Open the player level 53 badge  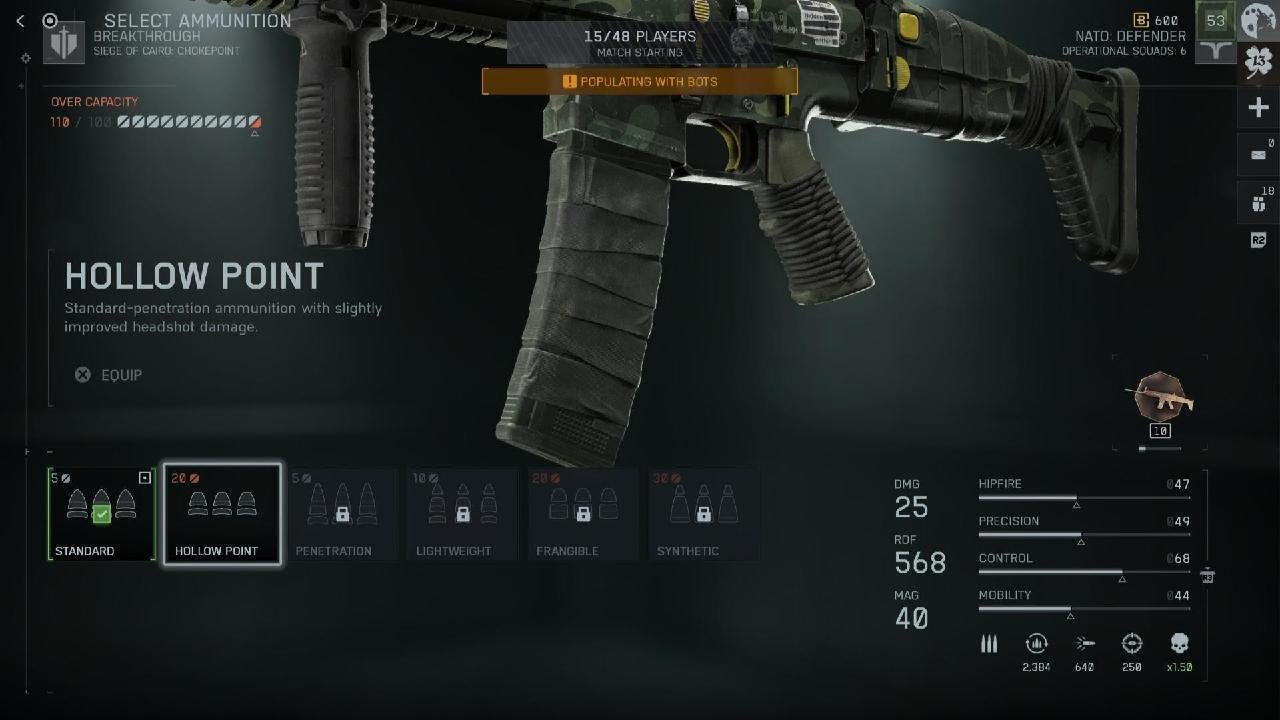(1215, 20)
